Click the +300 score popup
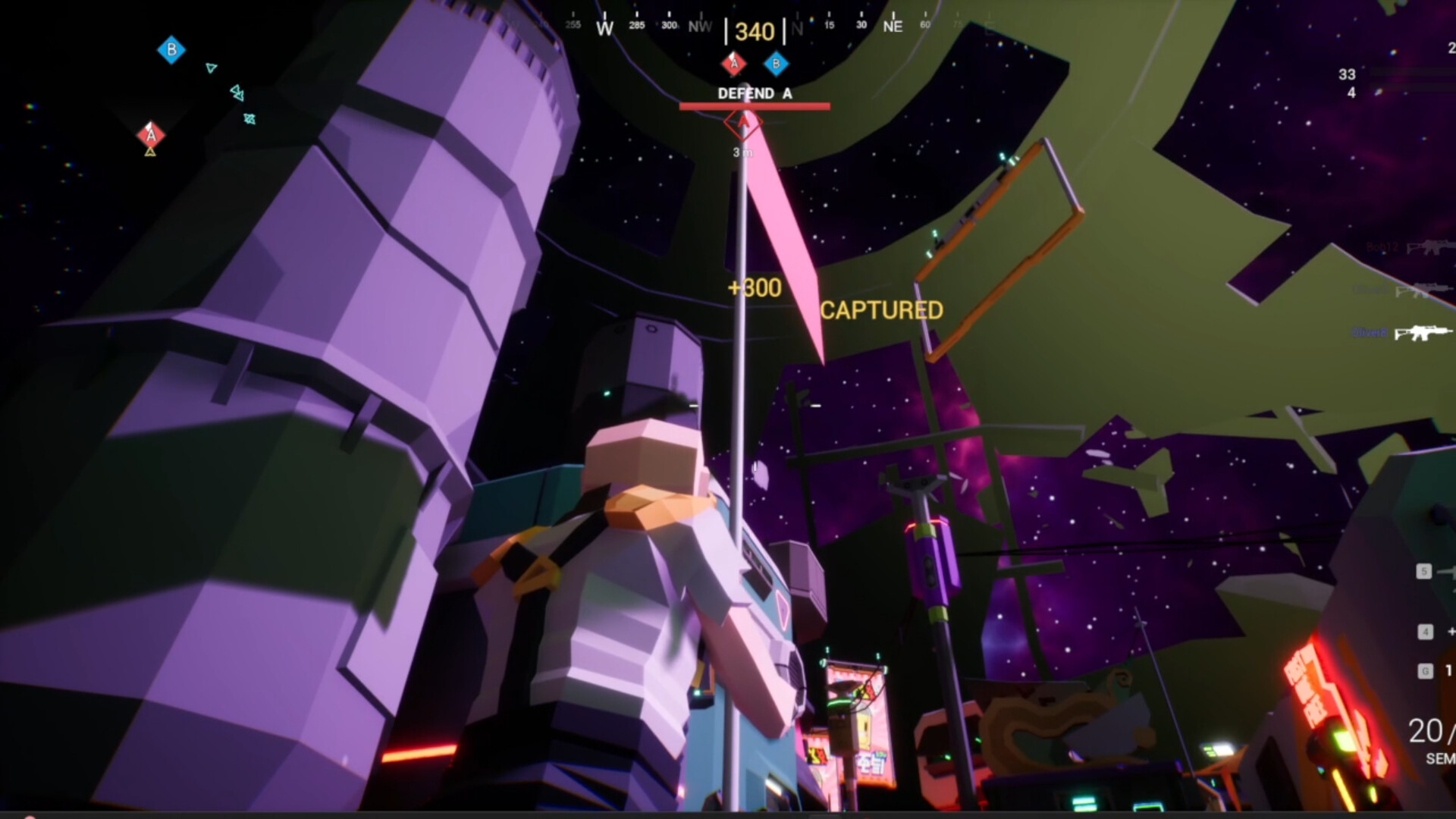 tap(754, 287)
